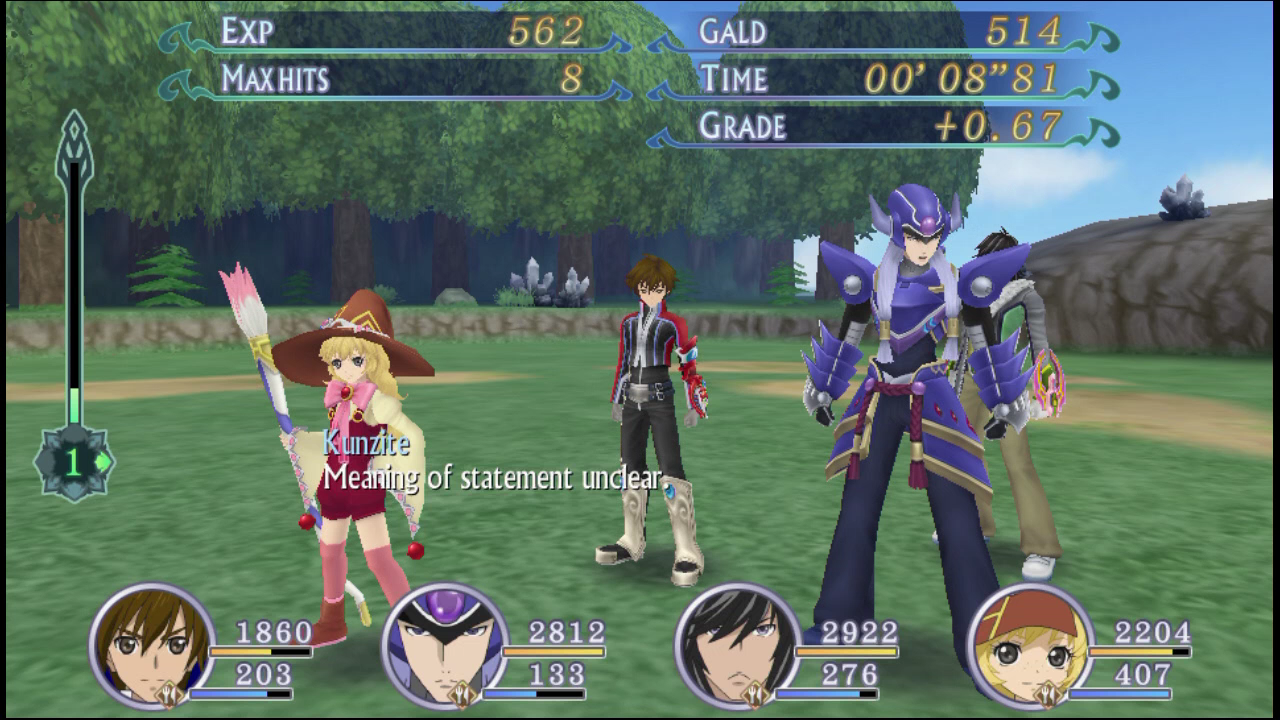The image size is (1280, 720).
Task: Choose the black-haired character's party portrait
Action: coord(737,645)
